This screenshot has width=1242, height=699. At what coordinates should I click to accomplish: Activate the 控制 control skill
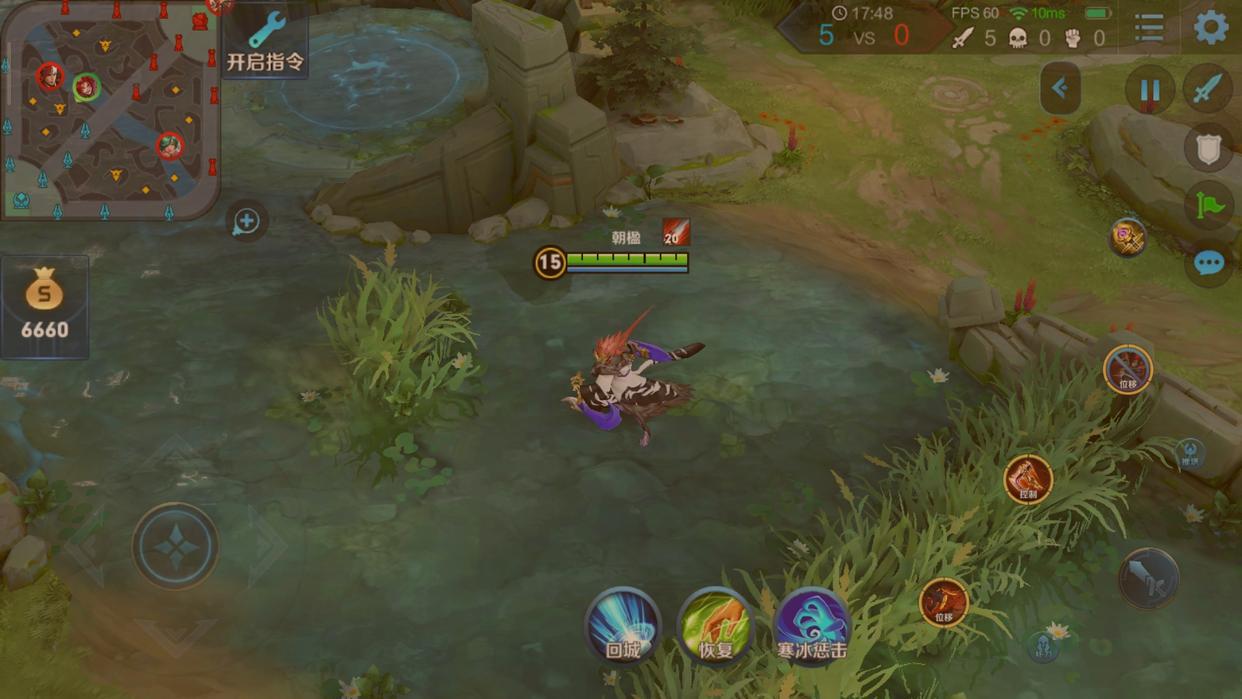click(x=1028, y=479)
